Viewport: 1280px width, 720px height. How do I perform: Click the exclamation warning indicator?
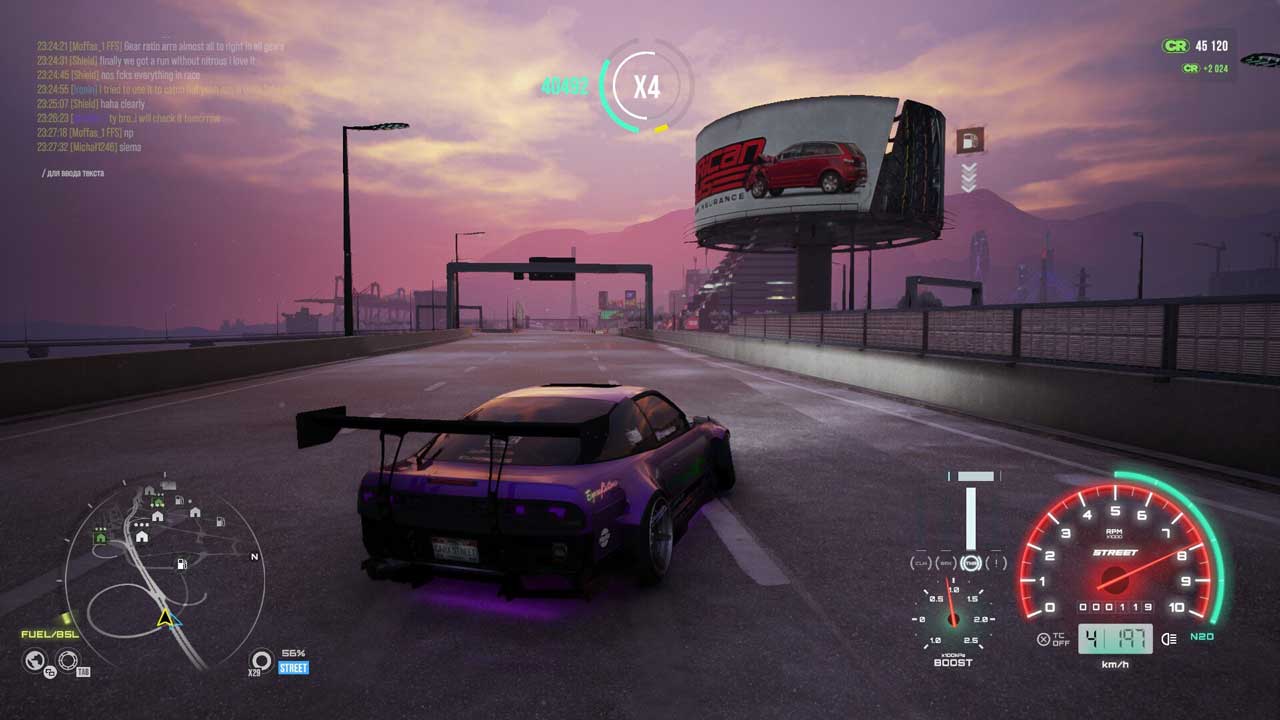(x=996, y=564)
